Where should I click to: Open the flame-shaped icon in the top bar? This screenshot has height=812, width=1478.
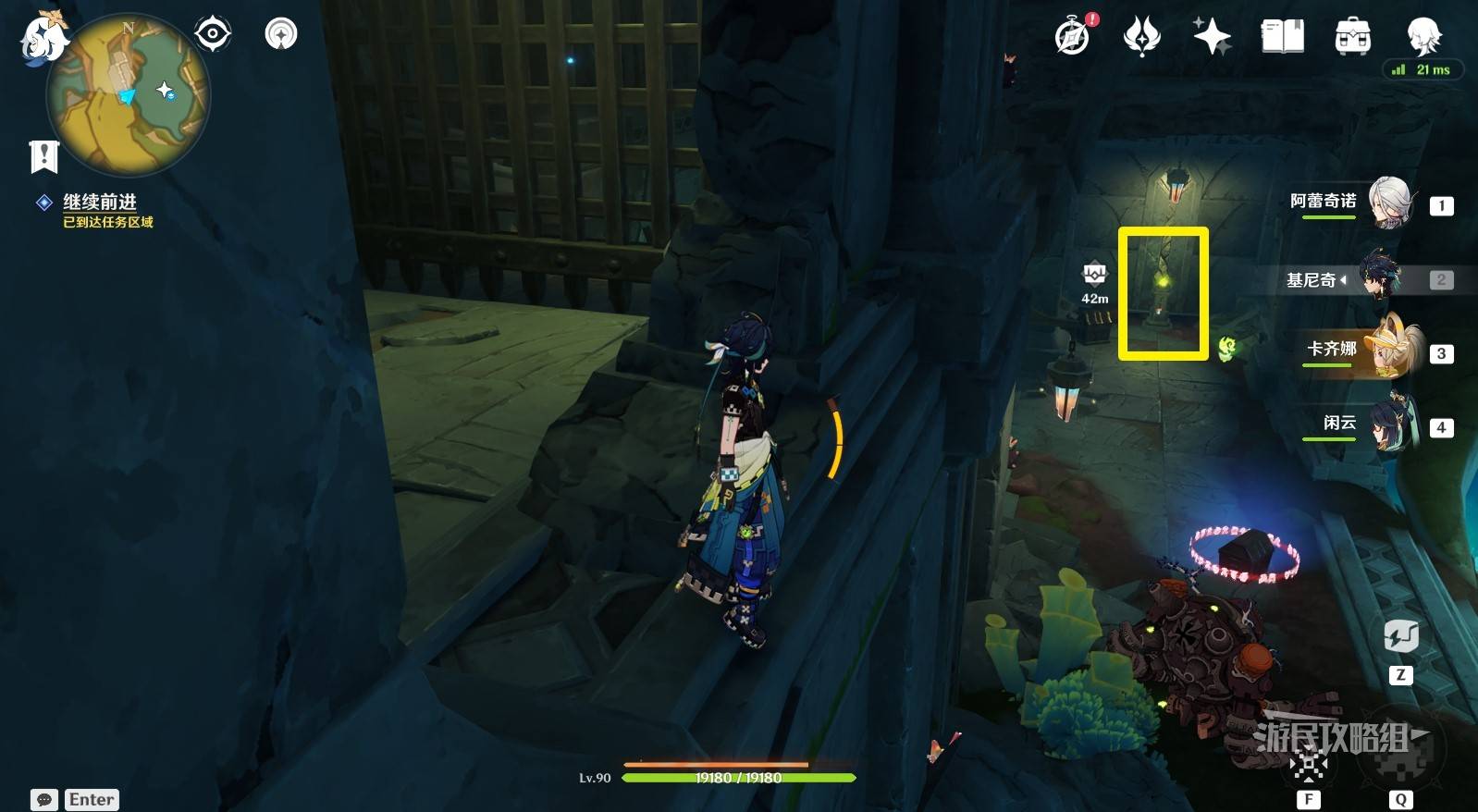click(1142, 36)
